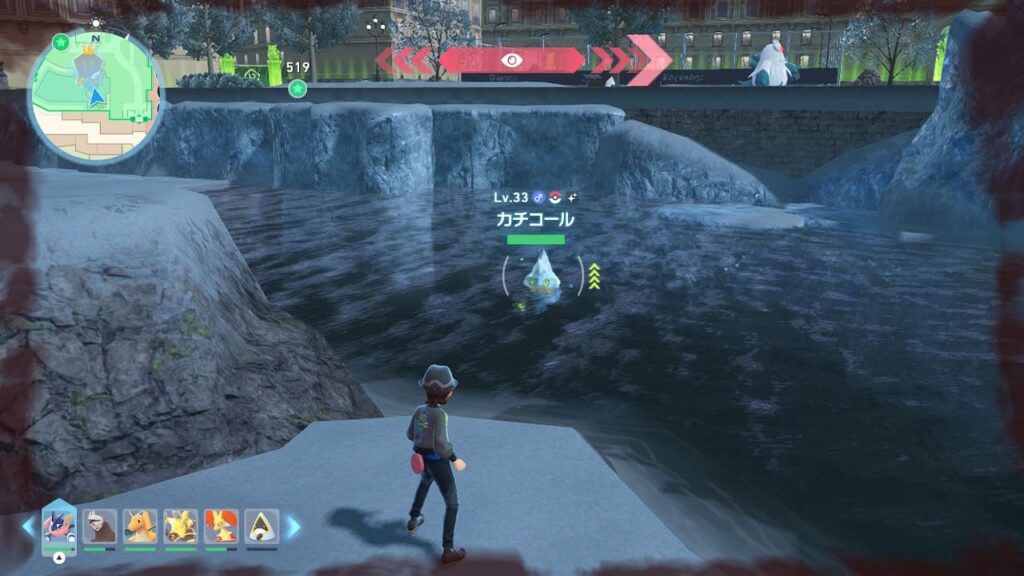Open the circular minimap
The height and width of the screenshot is (576, 1024).
(96, 96)
